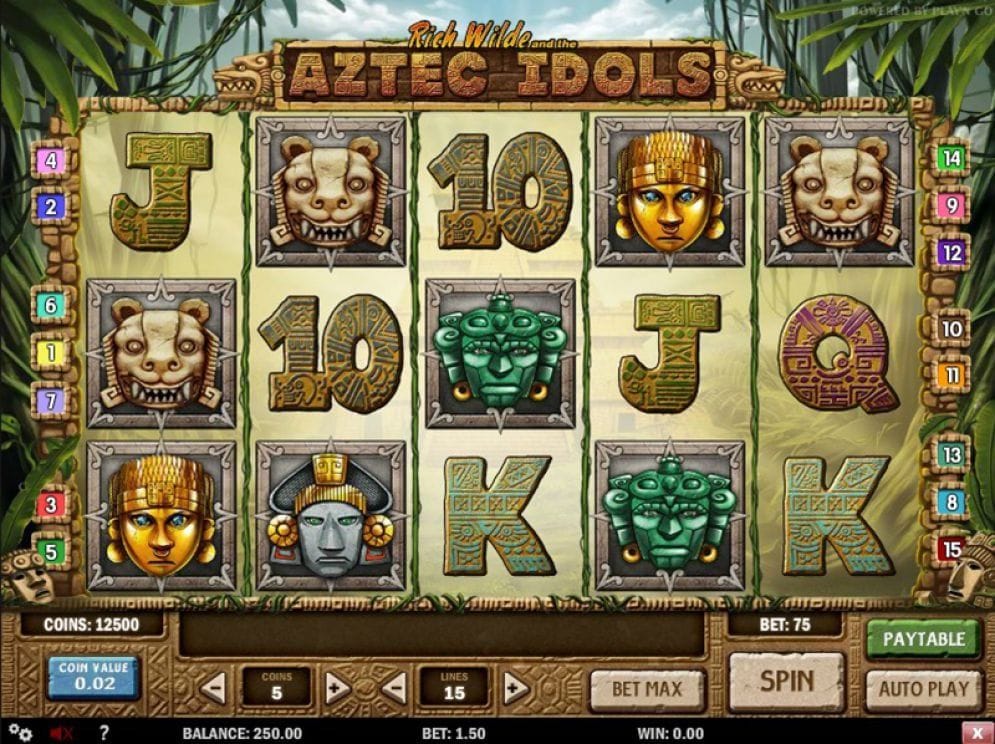This screenshot has height=744, width=995.
Task: Toggle the muted sound speaker icon
Action: pos(60,733)
